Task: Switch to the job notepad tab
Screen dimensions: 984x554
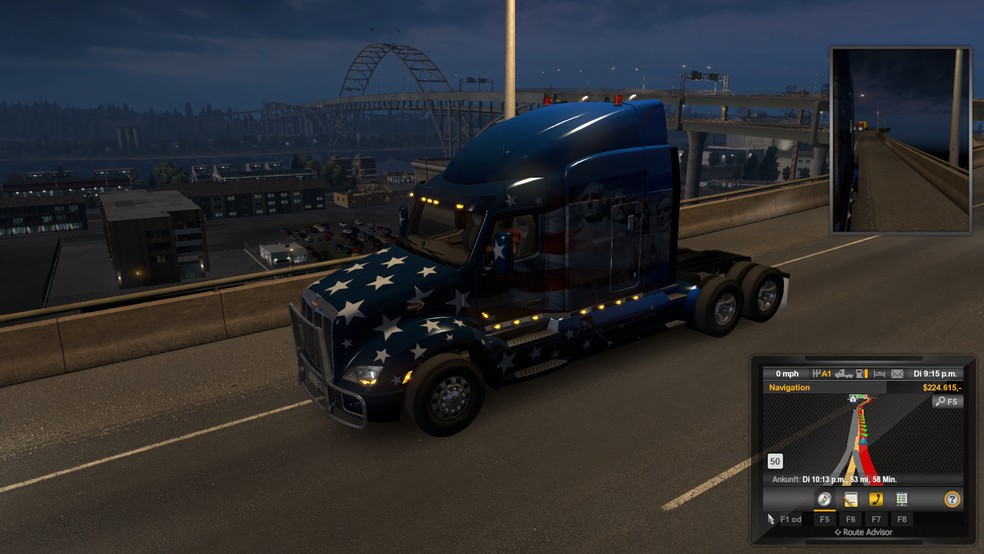Action: pyautogui.click(x=850, y=499)
